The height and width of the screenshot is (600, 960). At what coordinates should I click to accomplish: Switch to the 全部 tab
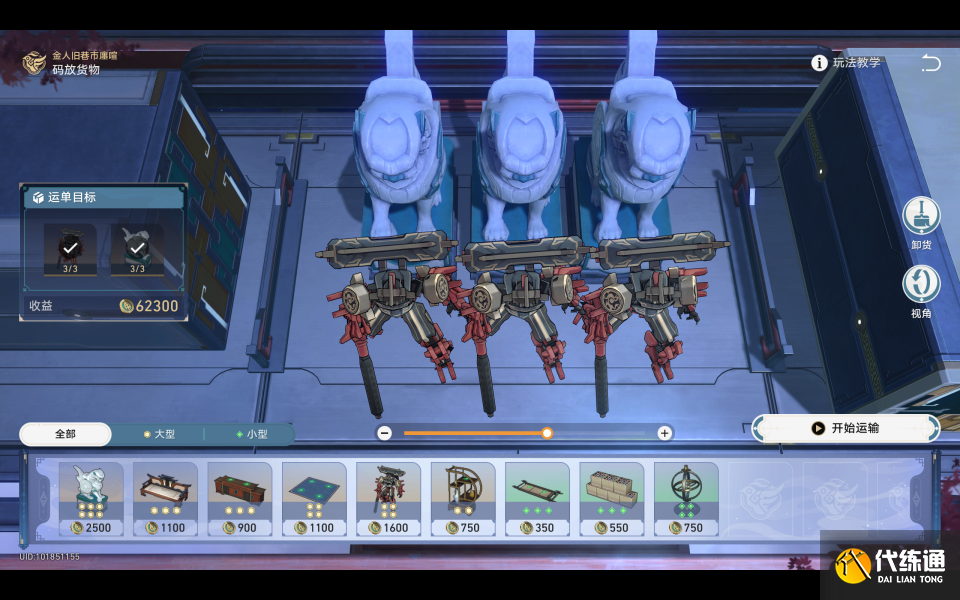pyautogui.click(x=65, y=434)
